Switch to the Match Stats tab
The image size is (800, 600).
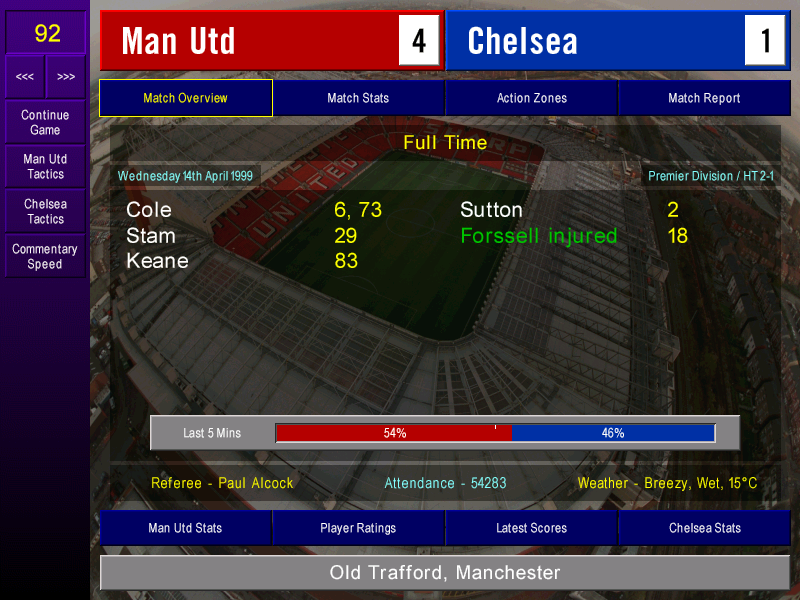tap(358, 98)
